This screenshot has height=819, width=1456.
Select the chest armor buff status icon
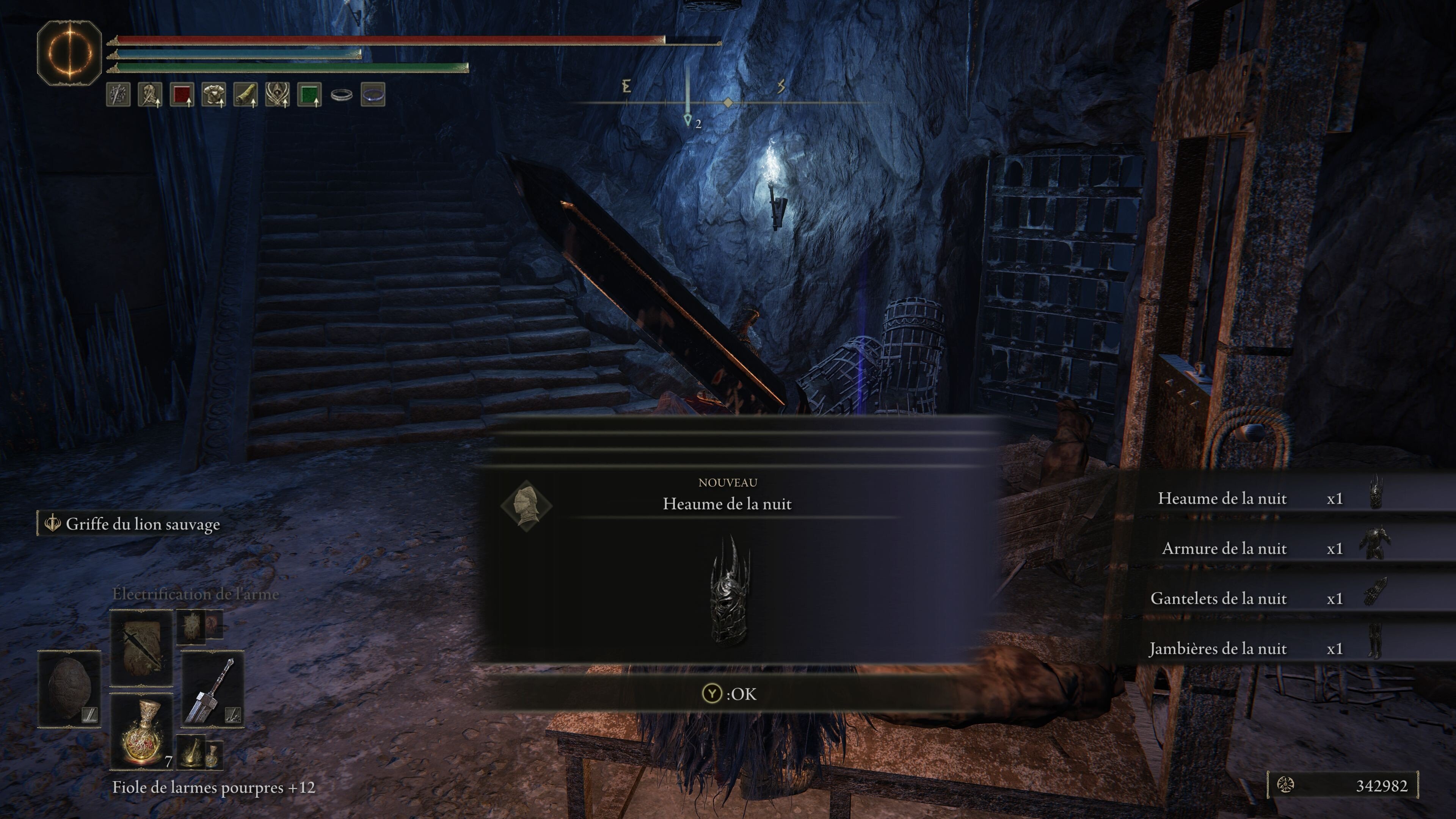pos(213,94)
